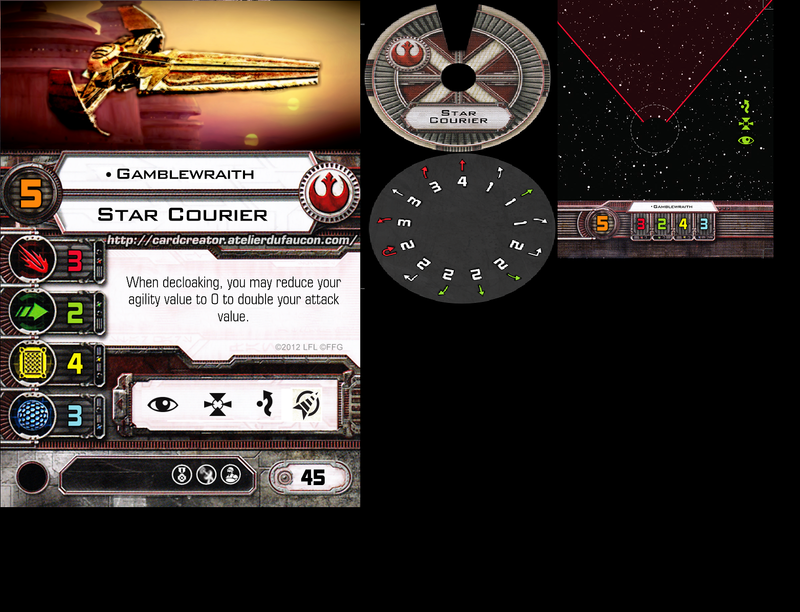Click the elite talent medal upgrade icon
The width and height of the screenshot is (800, 612).
pyautogui.click(x=183, y=475)
